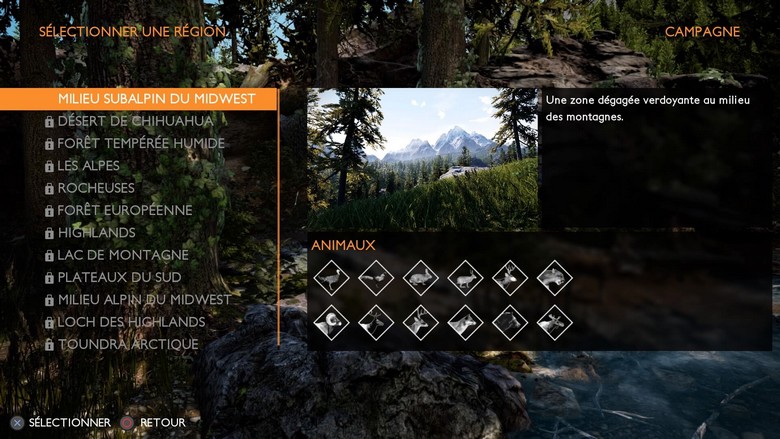
Task: Choose the Rocheuses region
Action: click(96, 188)
